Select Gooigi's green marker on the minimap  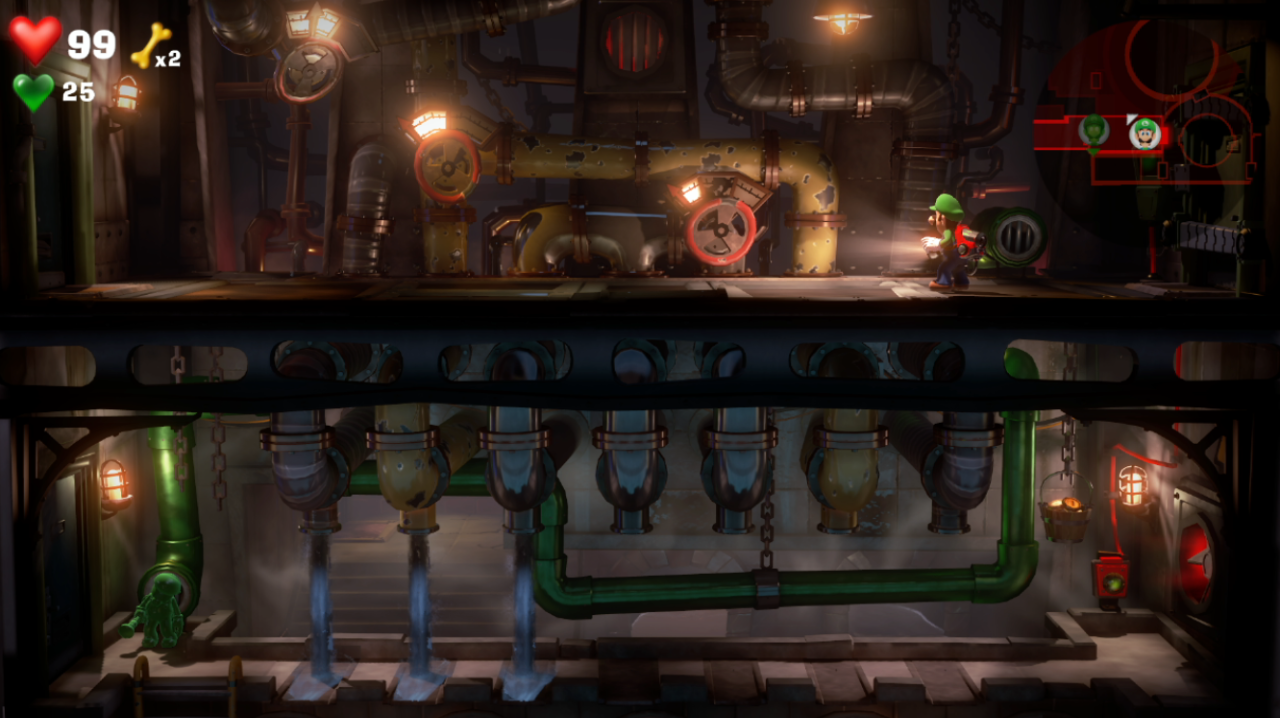[x=1095, y=130]
